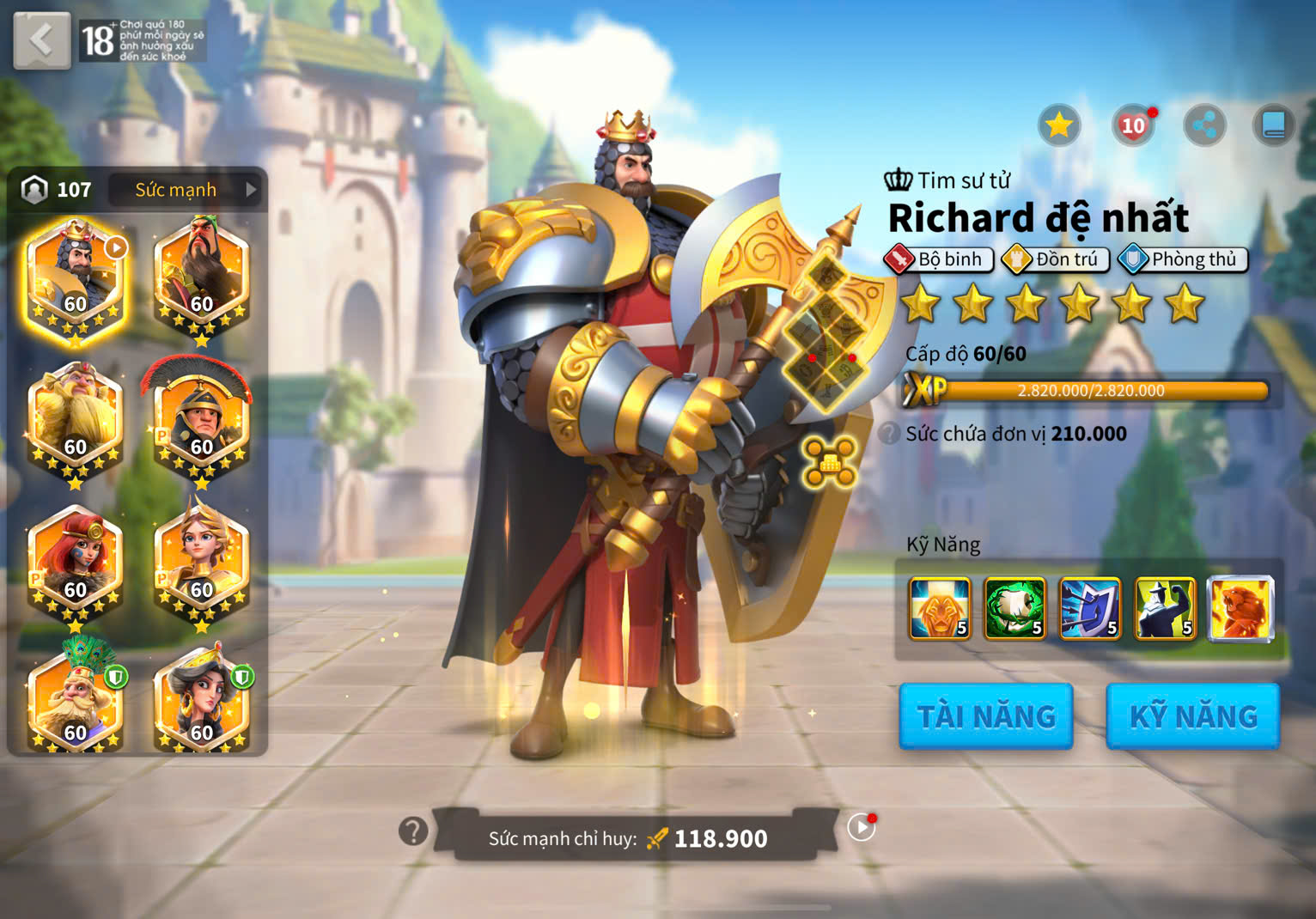Open the KỸ NĂNG skills screen
The image size is (1316, 919).
(1192, 716)
